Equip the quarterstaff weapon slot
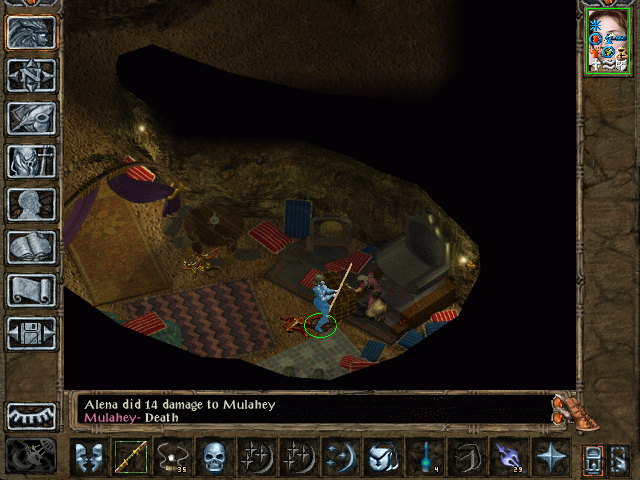Image resolution: width=640 pixels, height=480 pixels. tap(130, 457)
